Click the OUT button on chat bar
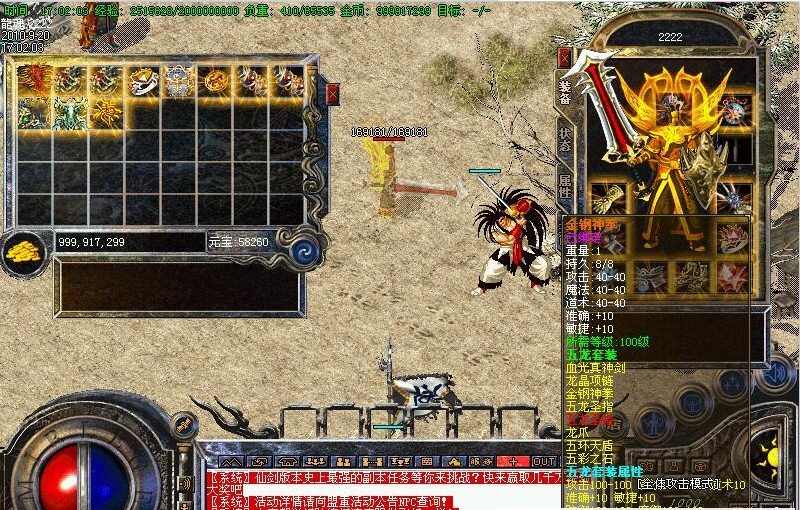Viewport: 800px width, 510px height. 545,462
